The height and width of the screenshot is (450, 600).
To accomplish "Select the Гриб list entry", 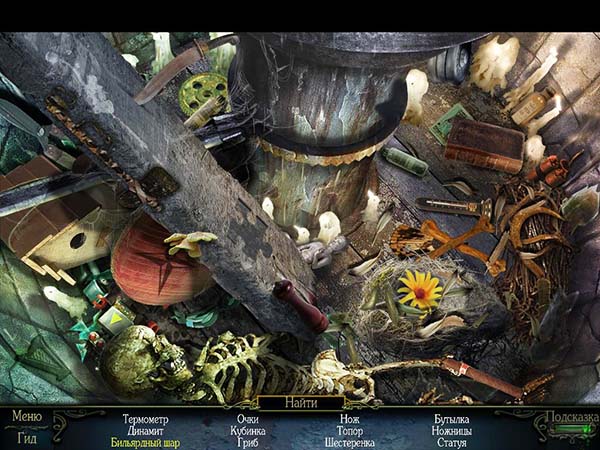I will tap(248, 441).
